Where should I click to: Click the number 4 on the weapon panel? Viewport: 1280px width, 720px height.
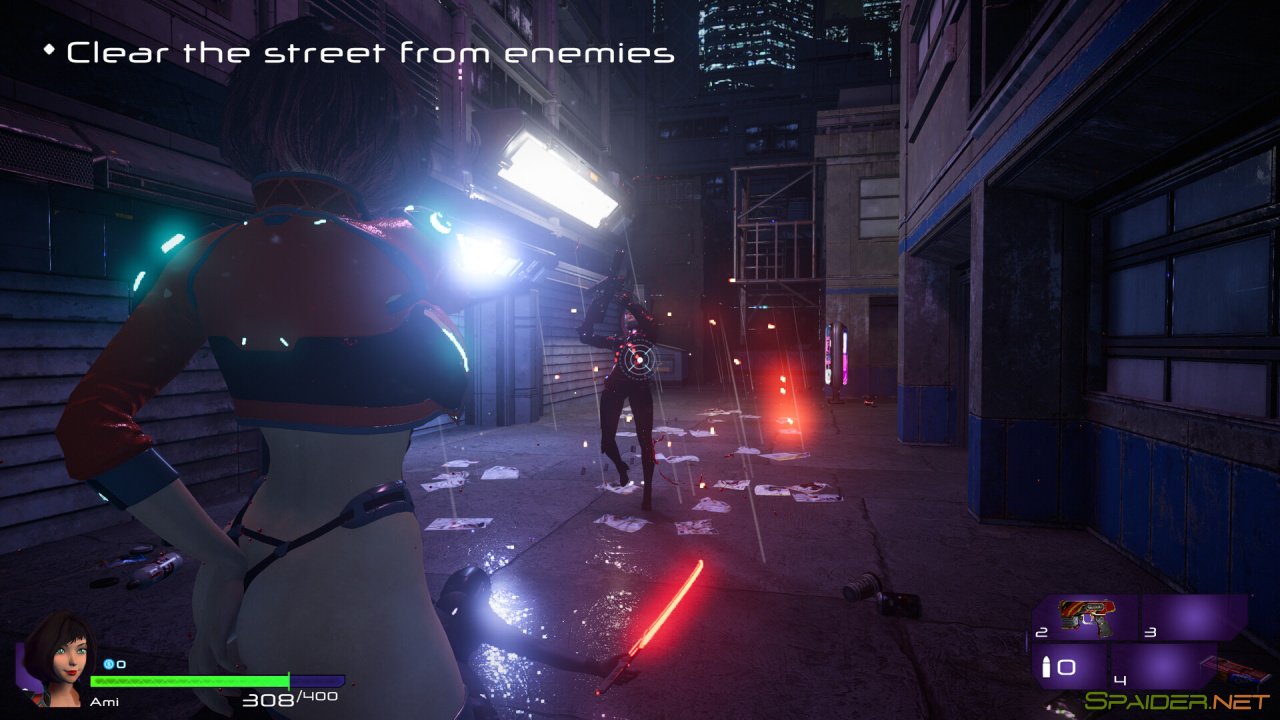click(x=1120, y=679)
